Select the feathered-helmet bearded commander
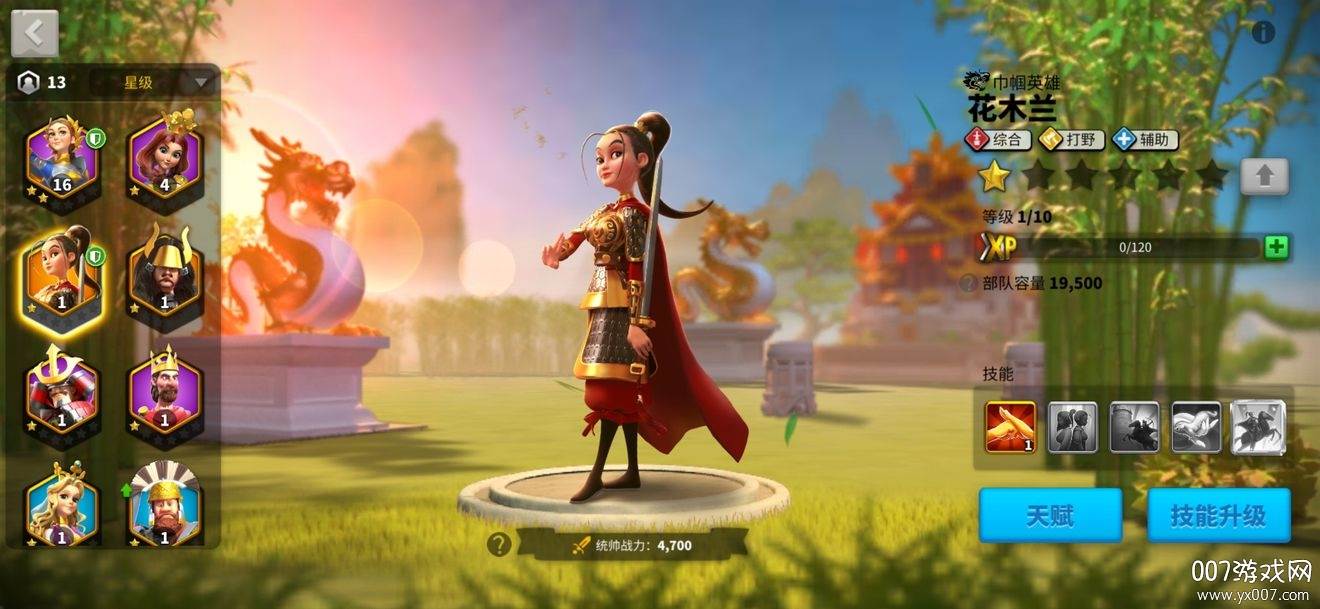 tap(164, 503)
